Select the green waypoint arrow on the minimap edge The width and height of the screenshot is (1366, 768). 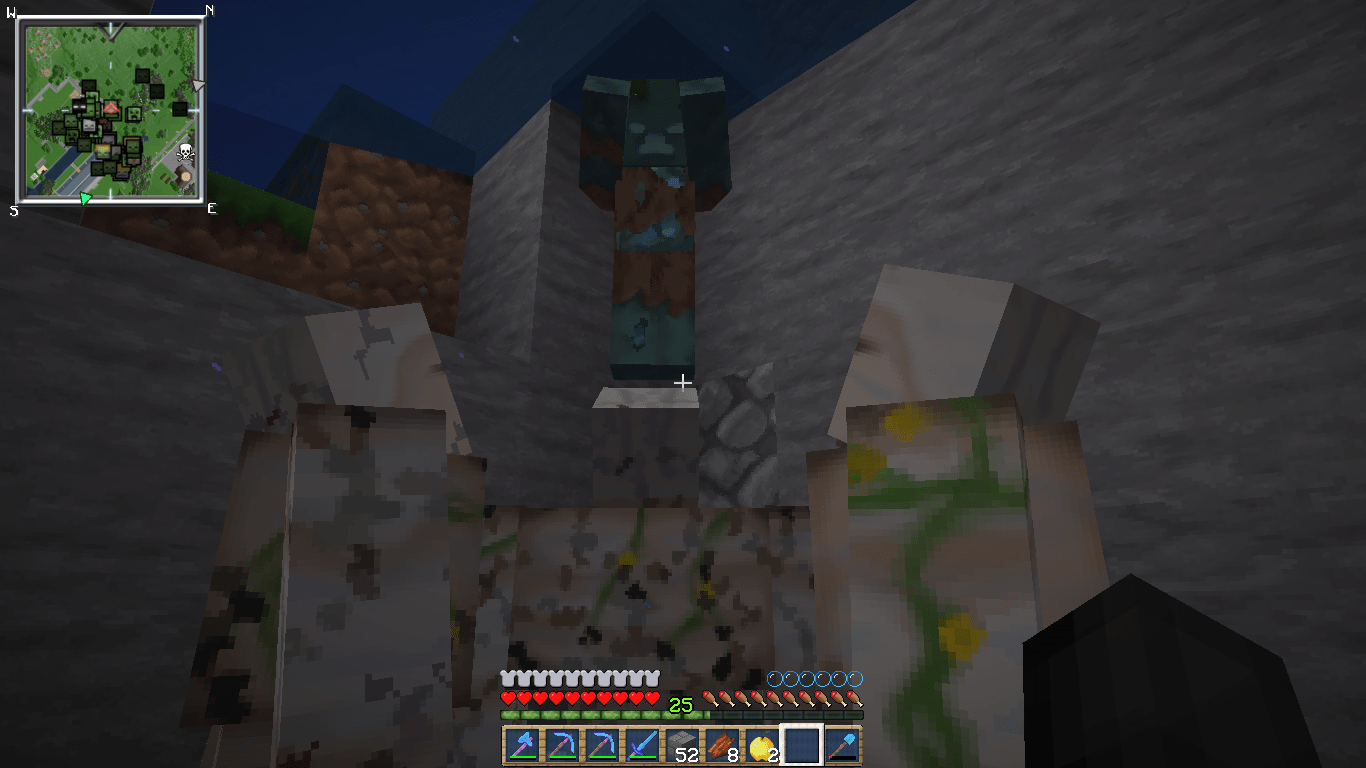(85, 199)
